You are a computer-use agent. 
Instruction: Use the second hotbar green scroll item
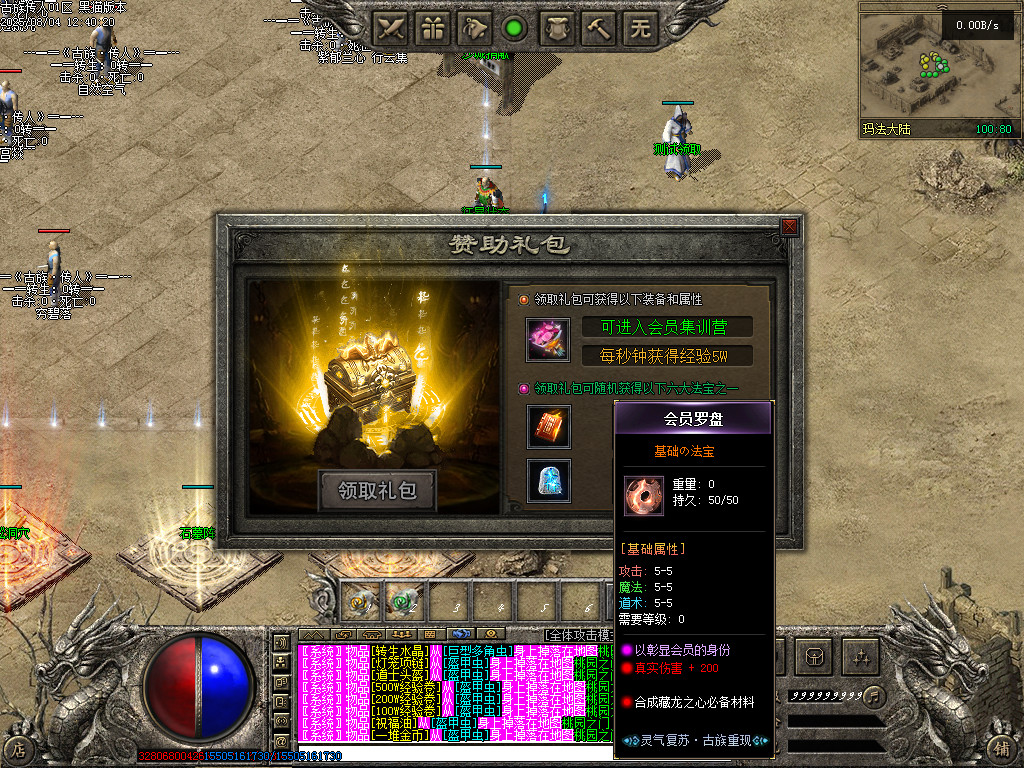click(402, 602)
